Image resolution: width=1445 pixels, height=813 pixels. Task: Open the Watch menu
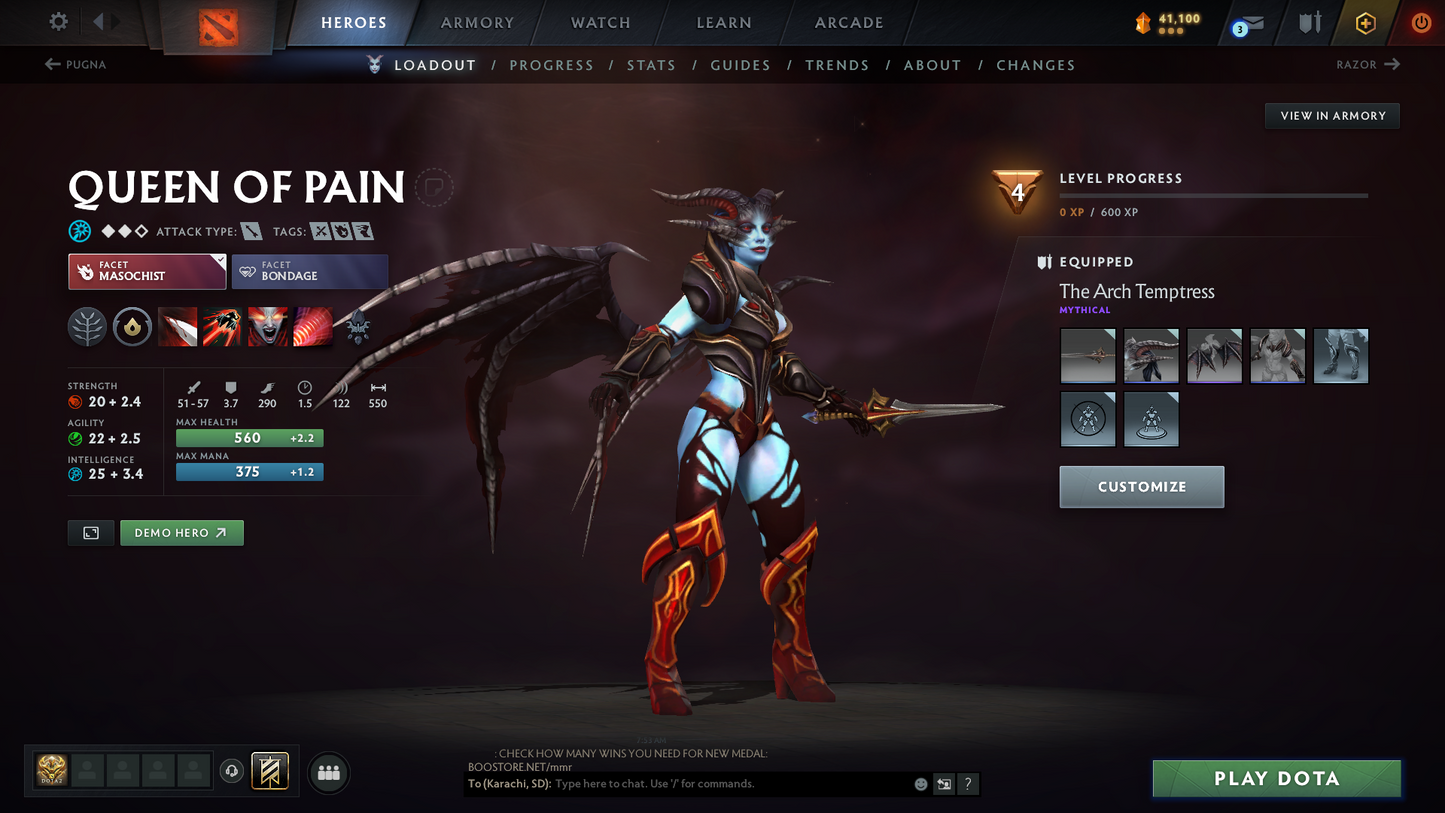598,22
